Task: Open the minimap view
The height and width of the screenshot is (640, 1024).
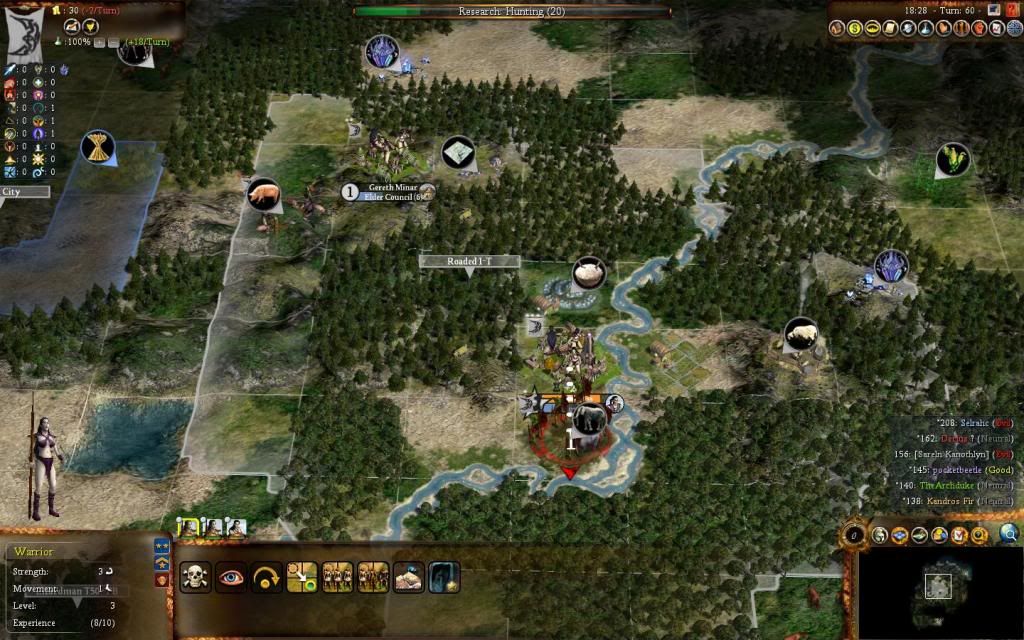Action: [x=937, y=587]
